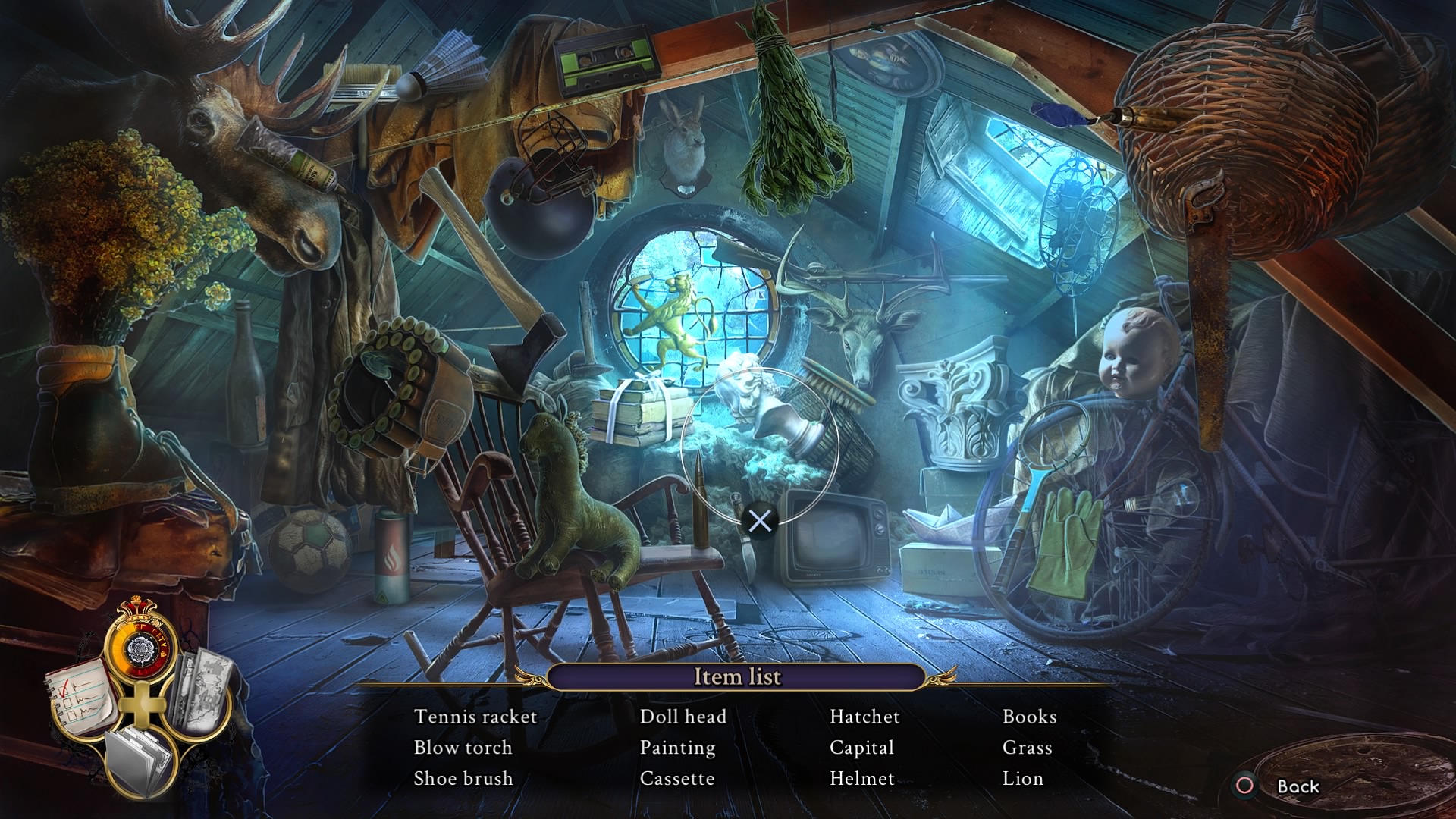Select Books in the item list
This screenshot has width=1456, height=819.
[1029, 717]
